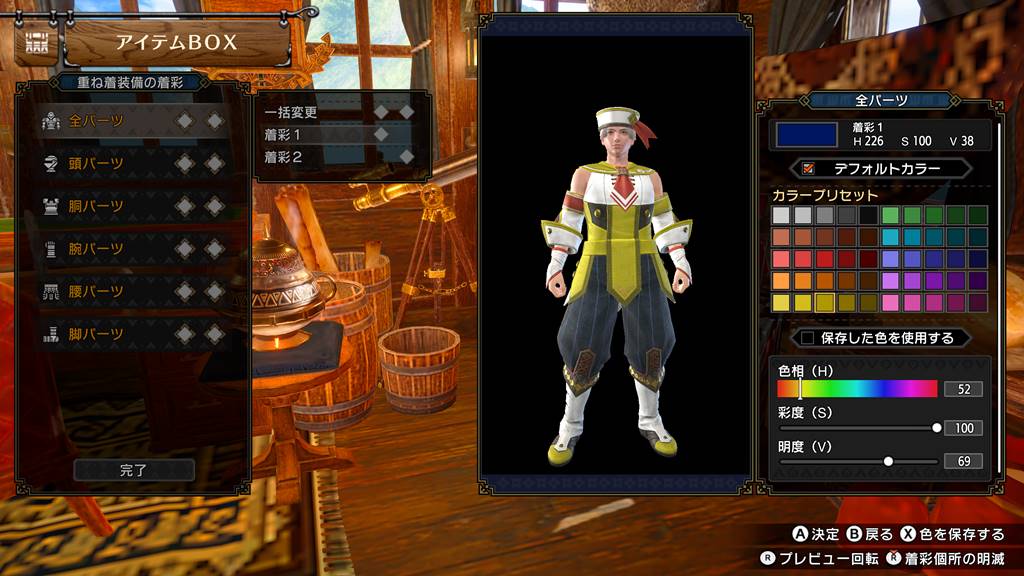Pick the black color preset swatch
Screen dimensions: 1024x576
coord(868,215)
